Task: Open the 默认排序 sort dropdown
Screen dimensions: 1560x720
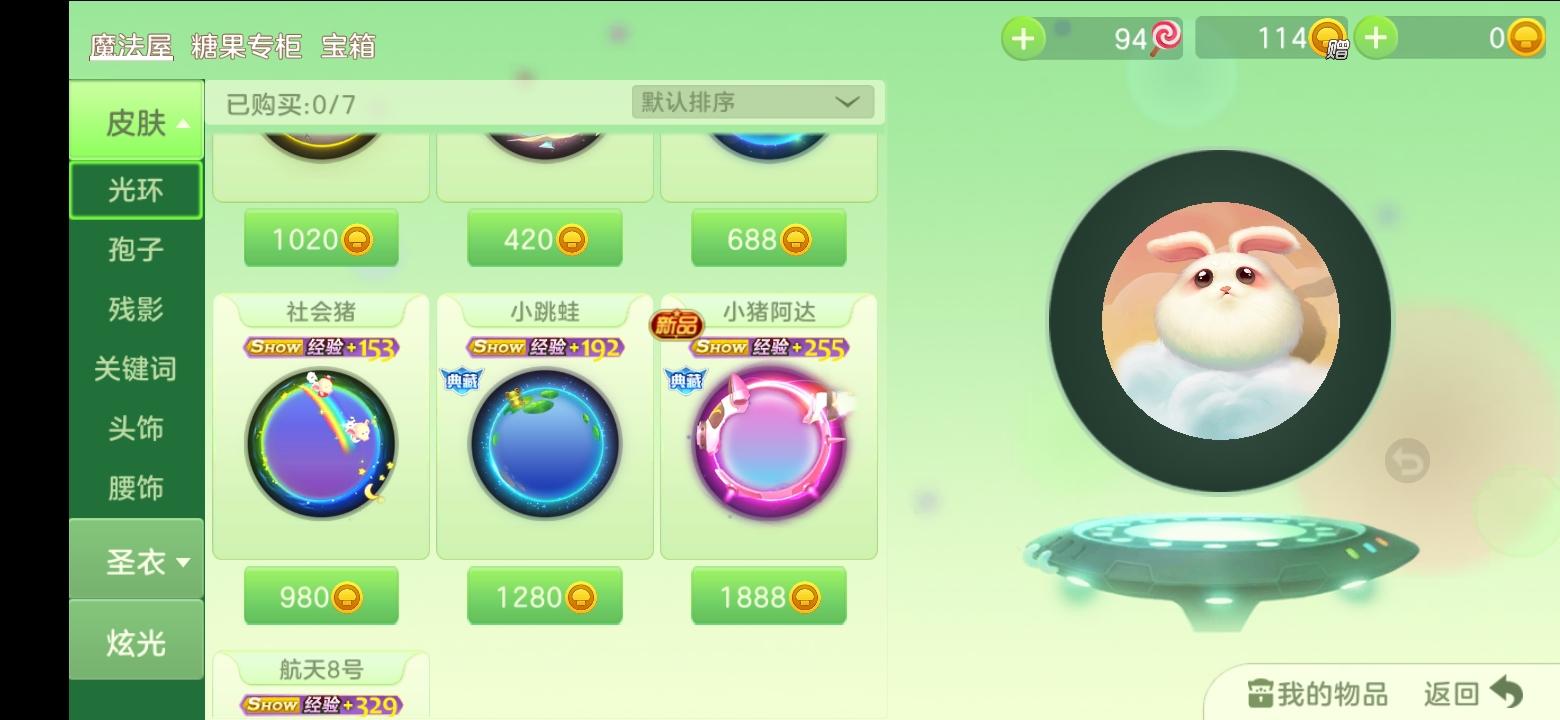Action: (x=751, y=101)
